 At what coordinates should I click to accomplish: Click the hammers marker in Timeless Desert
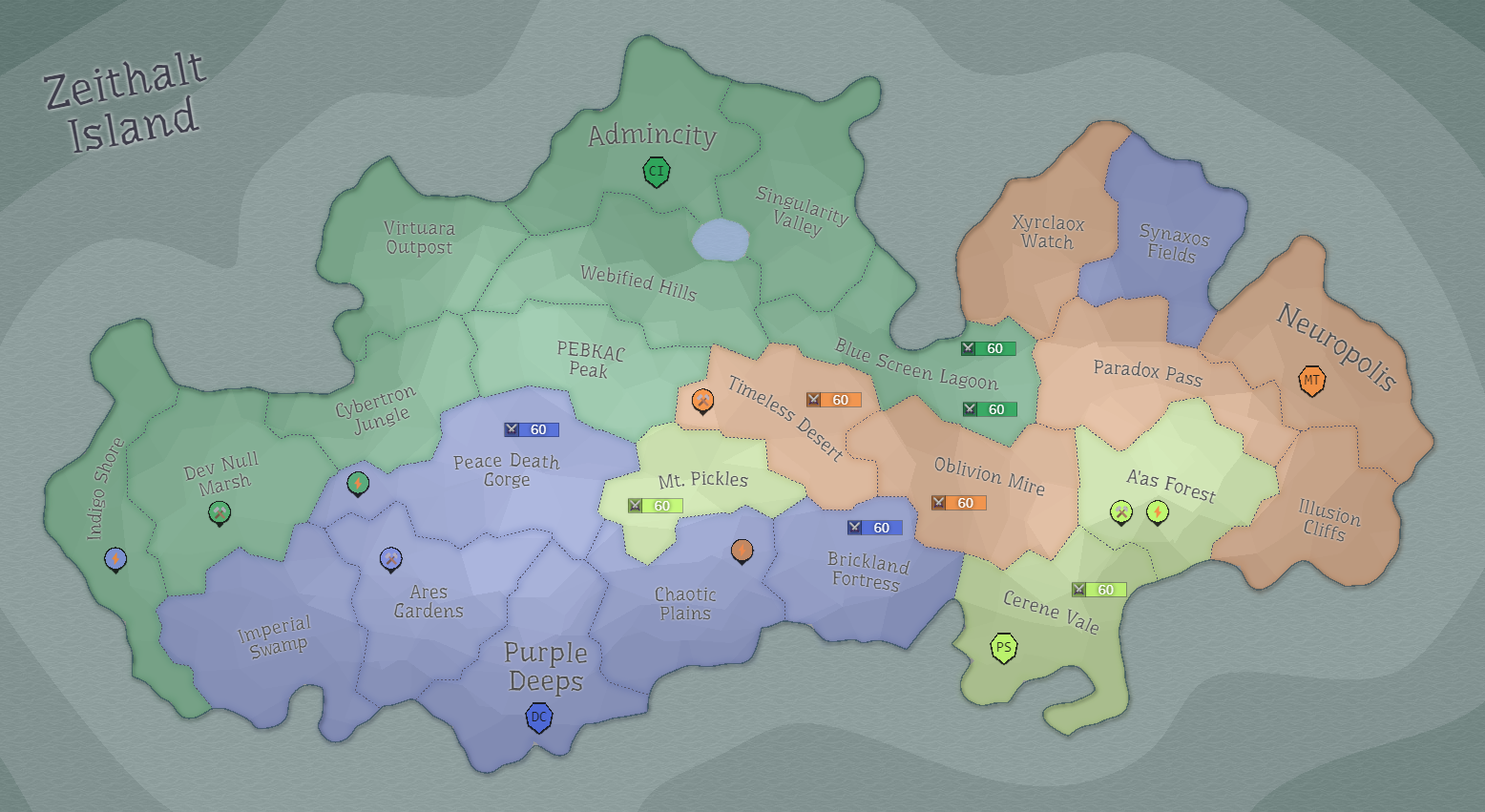(703, 401)
